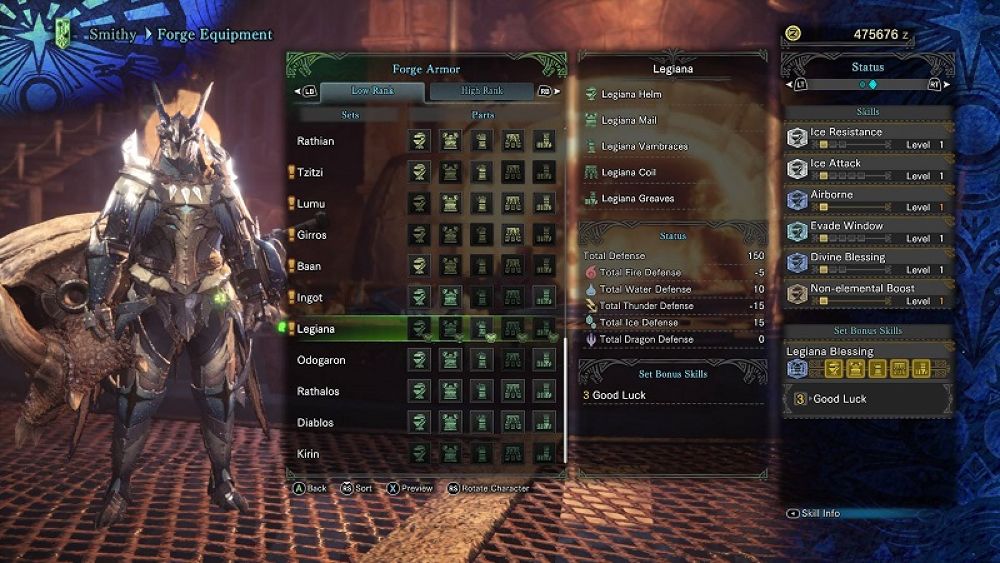The image size is (1000, 563).
Task: Pick the Legiana Vambraces entry
Action: pyautogui.click(x=644, y=146)
